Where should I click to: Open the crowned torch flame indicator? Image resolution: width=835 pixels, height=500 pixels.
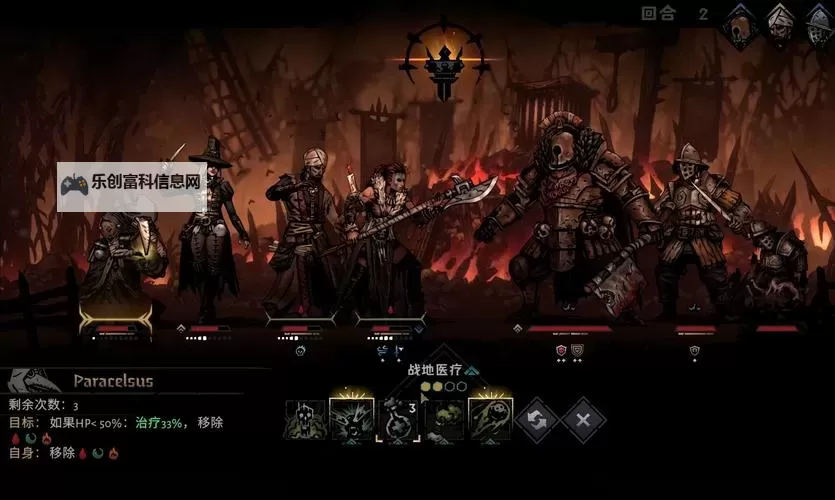tap(442, 60)
